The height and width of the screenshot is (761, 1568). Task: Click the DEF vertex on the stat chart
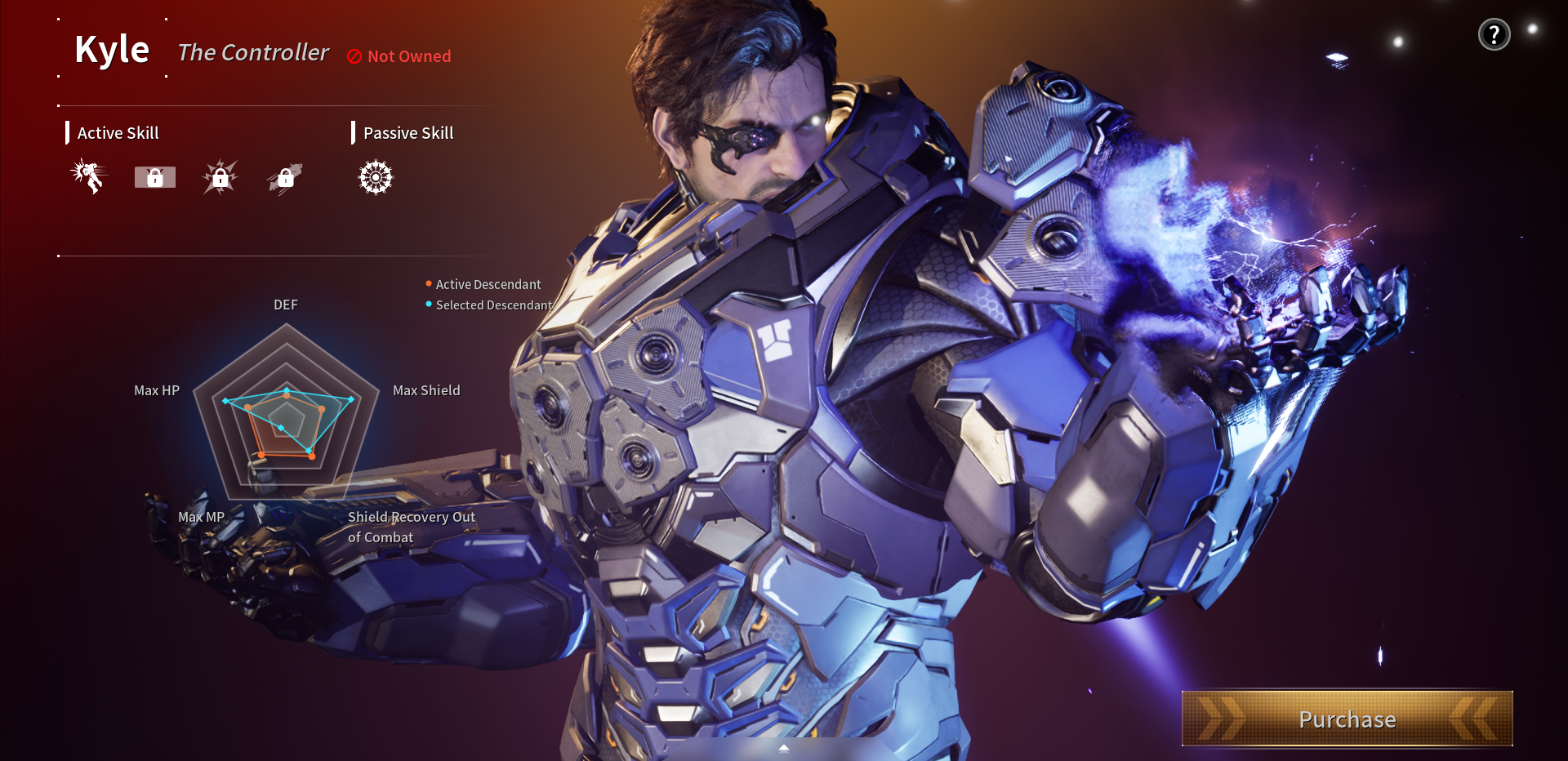286,392
